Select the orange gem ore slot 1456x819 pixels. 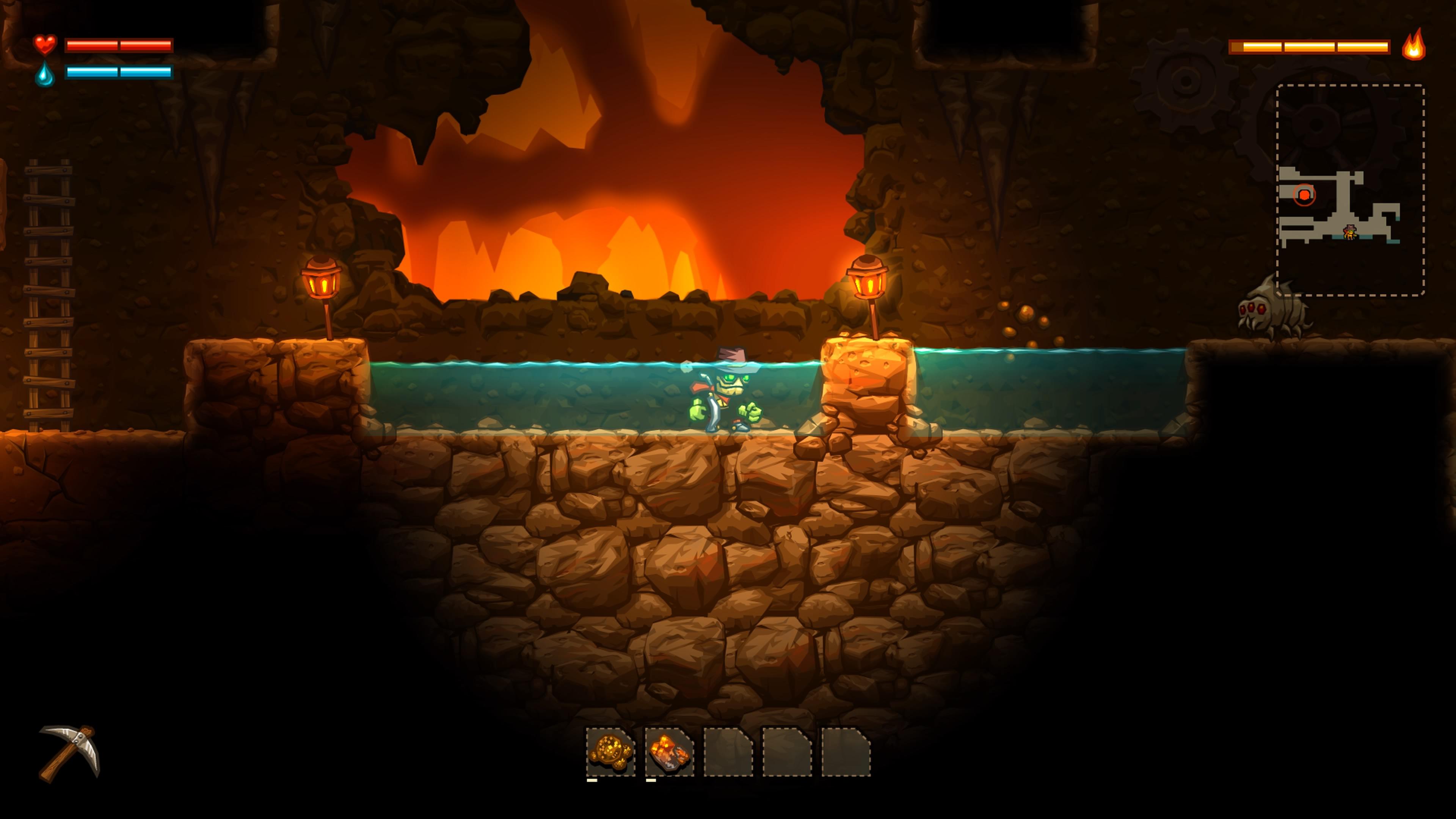click(x=669, y=751)
